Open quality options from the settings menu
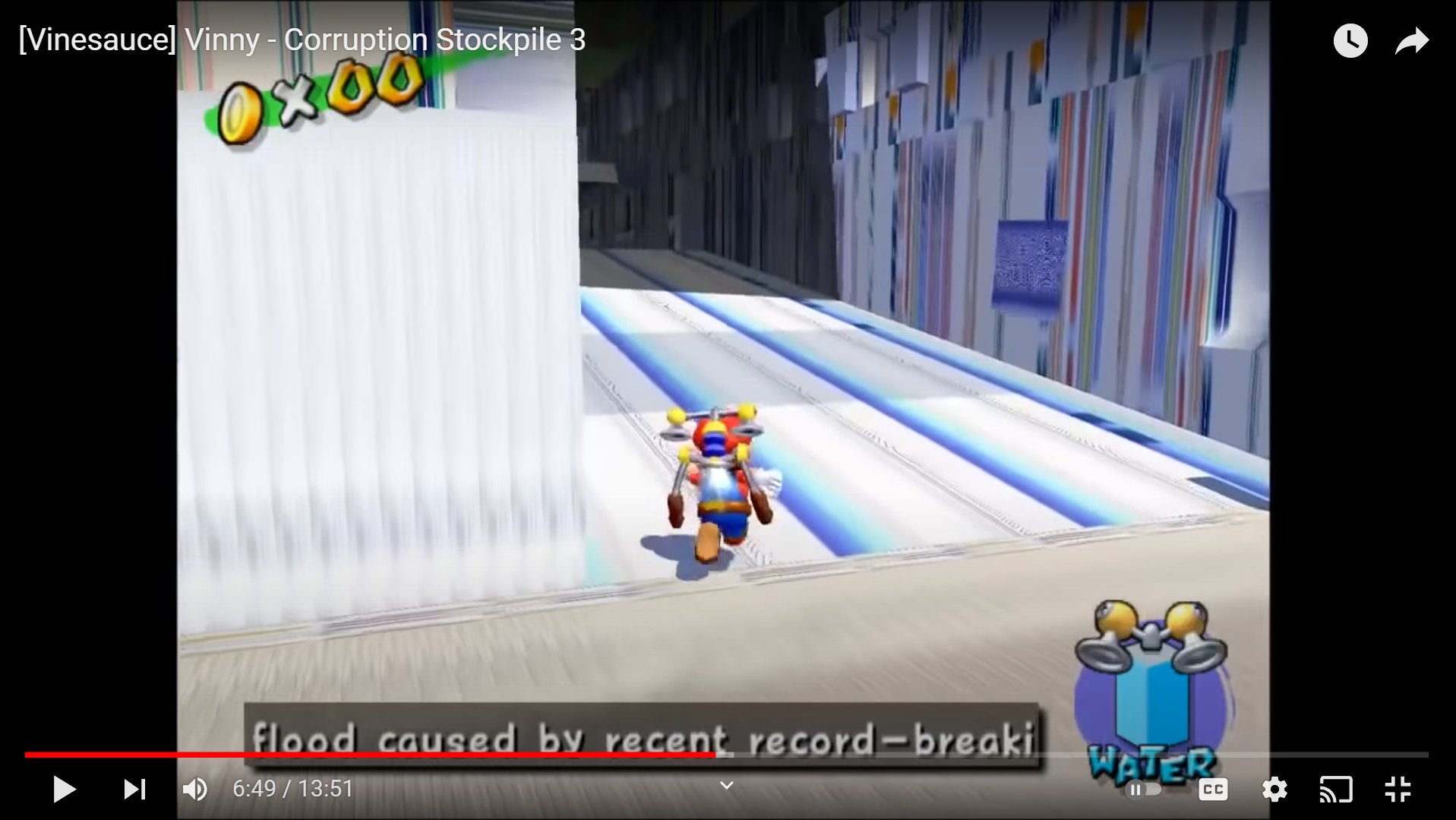The width and height of the screenshot is (1456, 820). (x=1274, y=789)
